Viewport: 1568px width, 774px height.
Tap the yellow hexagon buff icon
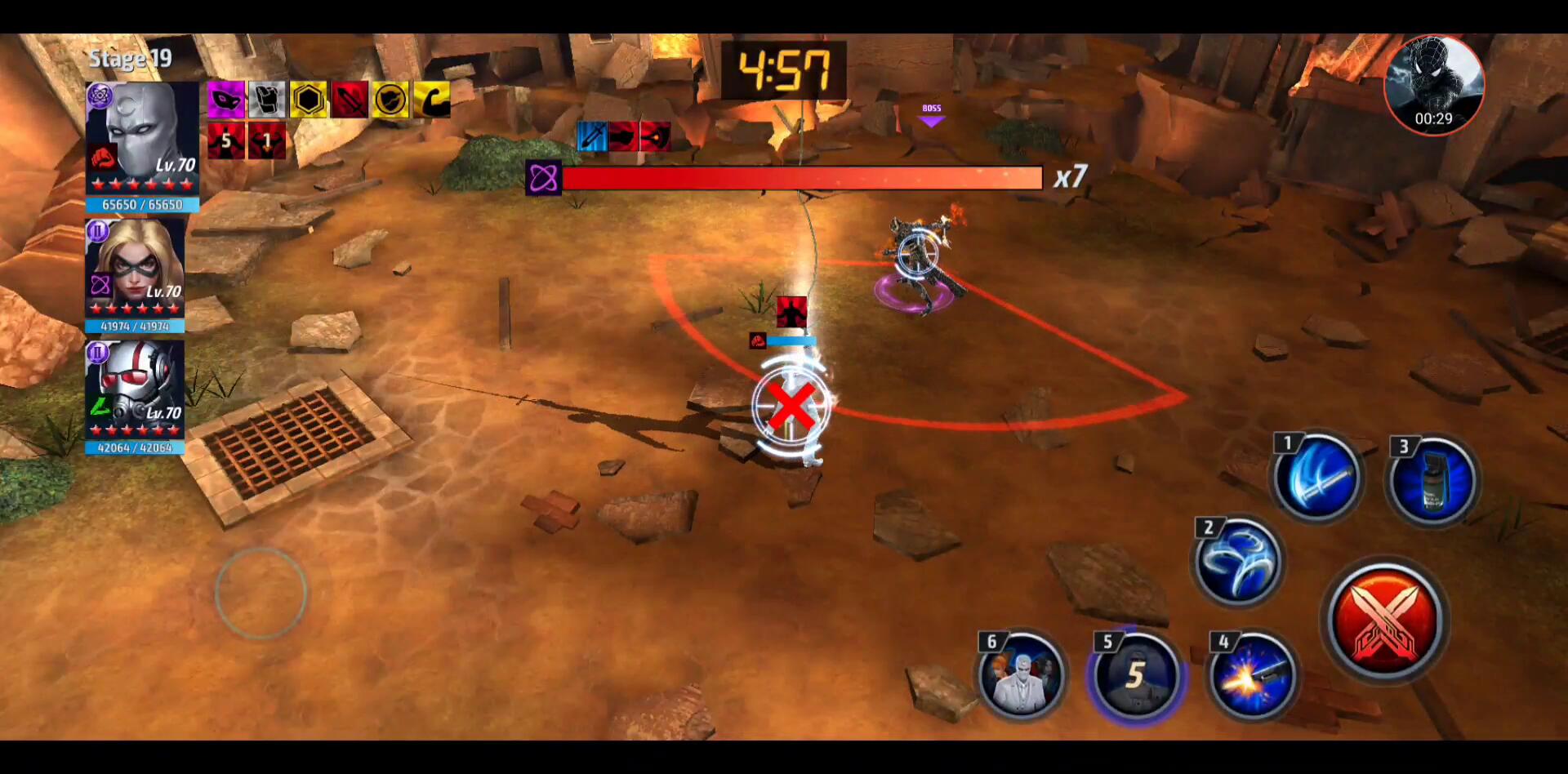(x=309, y=100)
